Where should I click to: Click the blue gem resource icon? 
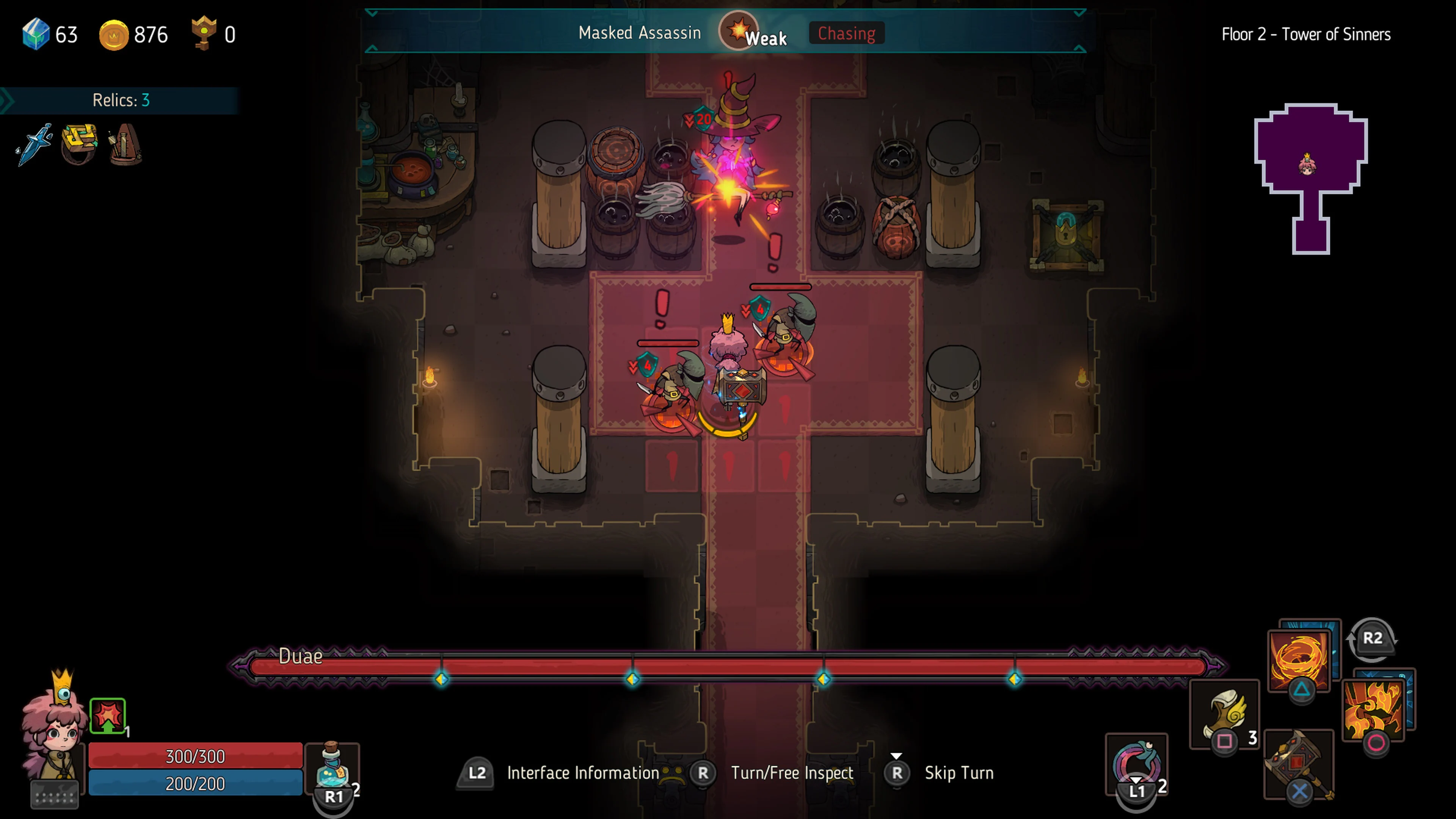(x=35, y=35)
